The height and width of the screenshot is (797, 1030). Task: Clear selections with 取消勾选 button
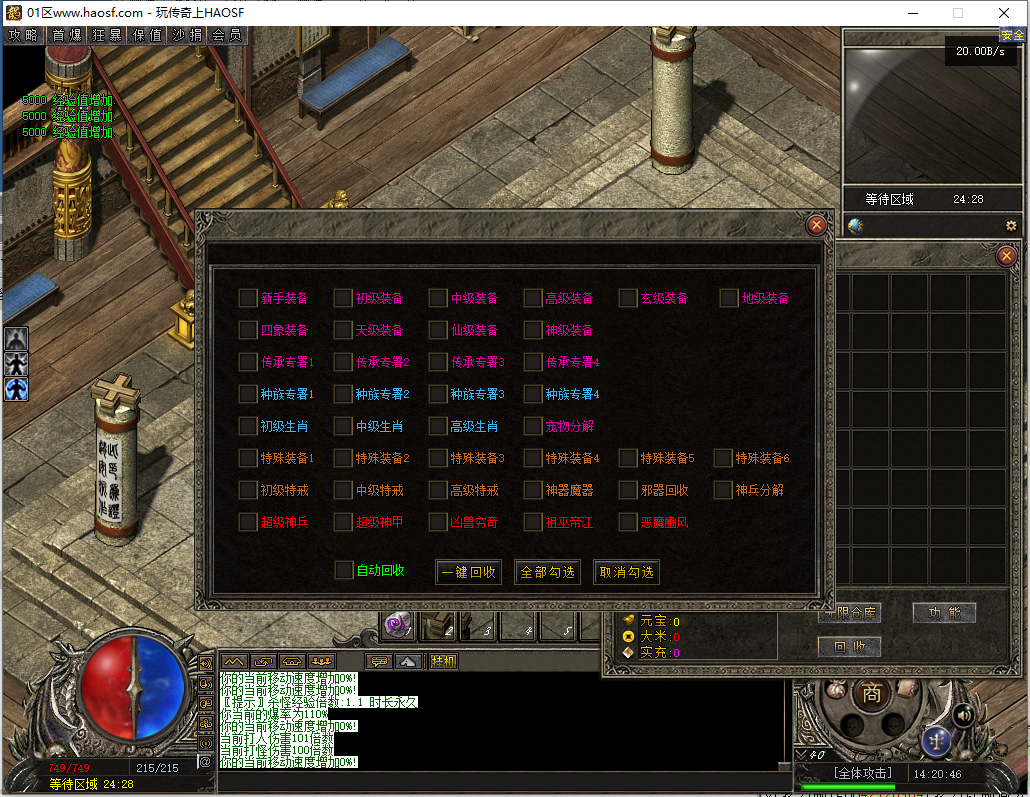(x=626, y=572)
